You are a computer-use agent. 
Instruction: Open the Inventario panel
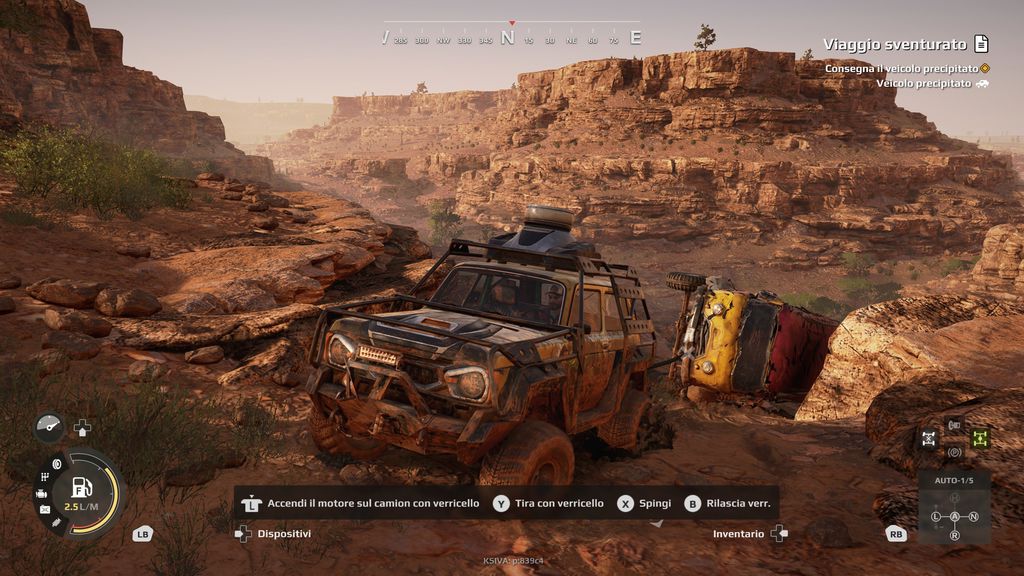click(x=738, y=534)
